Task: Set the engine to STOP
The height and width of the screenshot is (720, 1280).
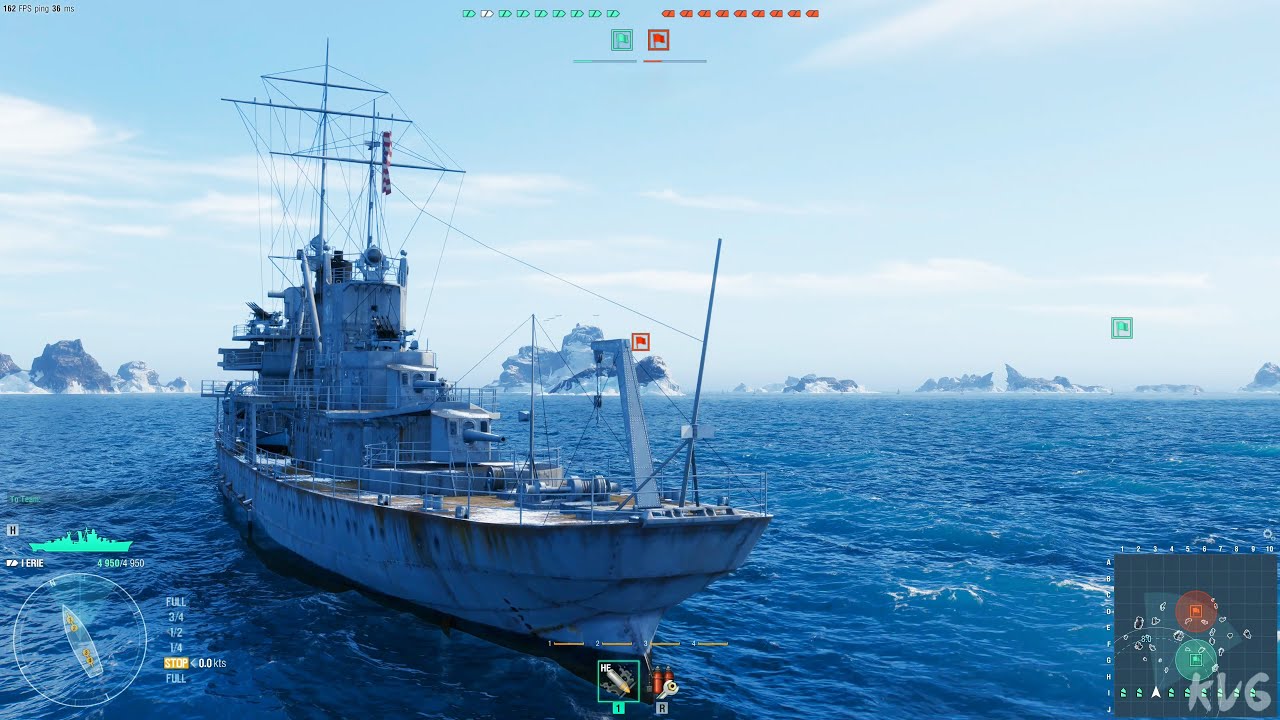Action: tap(176, 662)
